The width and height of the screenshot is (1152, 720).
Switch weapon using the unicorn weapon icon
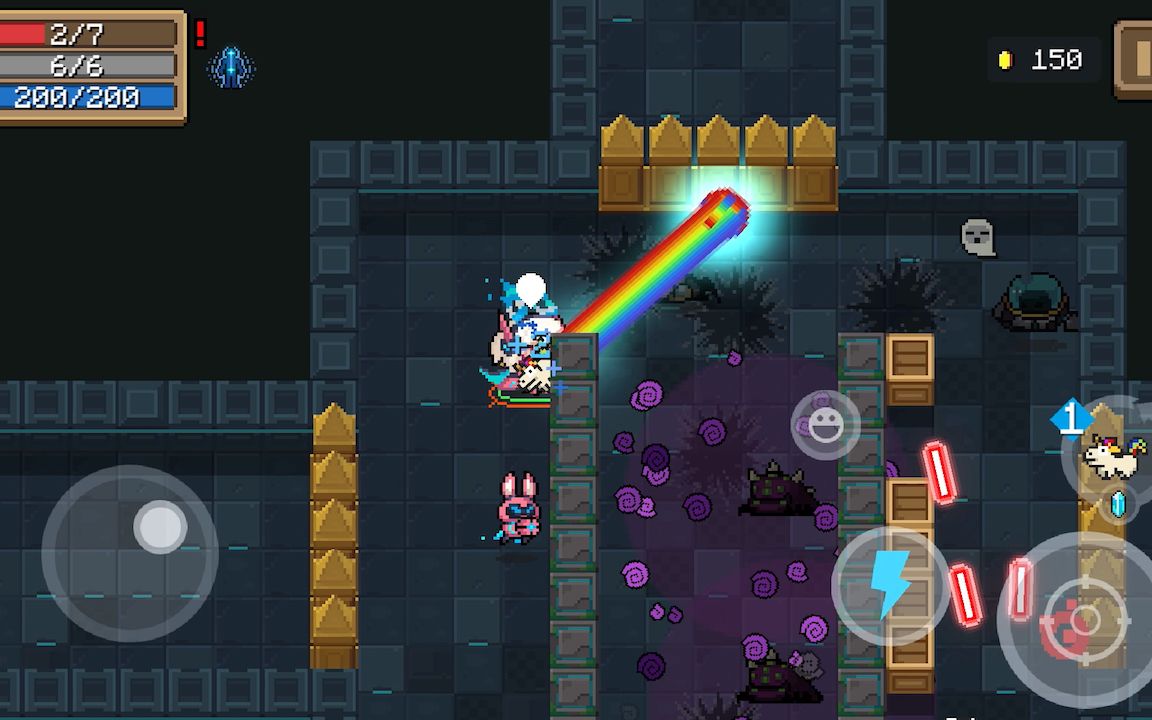pyautogui.click(x=1112, y=457)
